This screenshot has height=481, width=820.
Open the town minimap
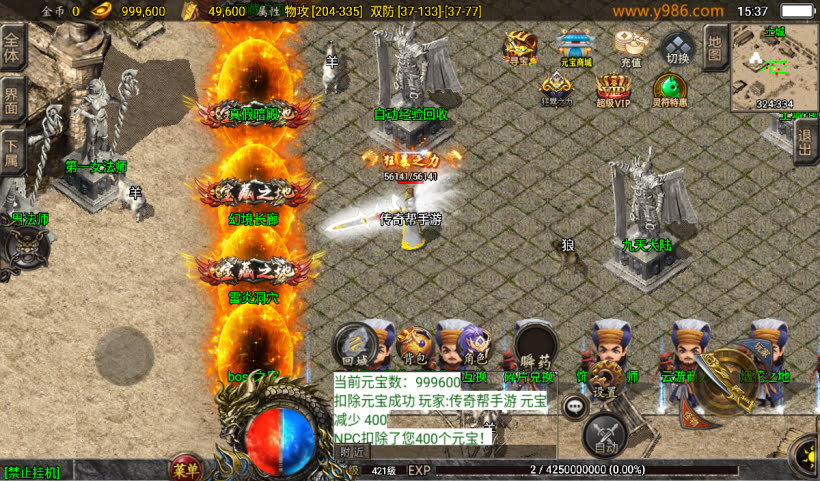774,67
